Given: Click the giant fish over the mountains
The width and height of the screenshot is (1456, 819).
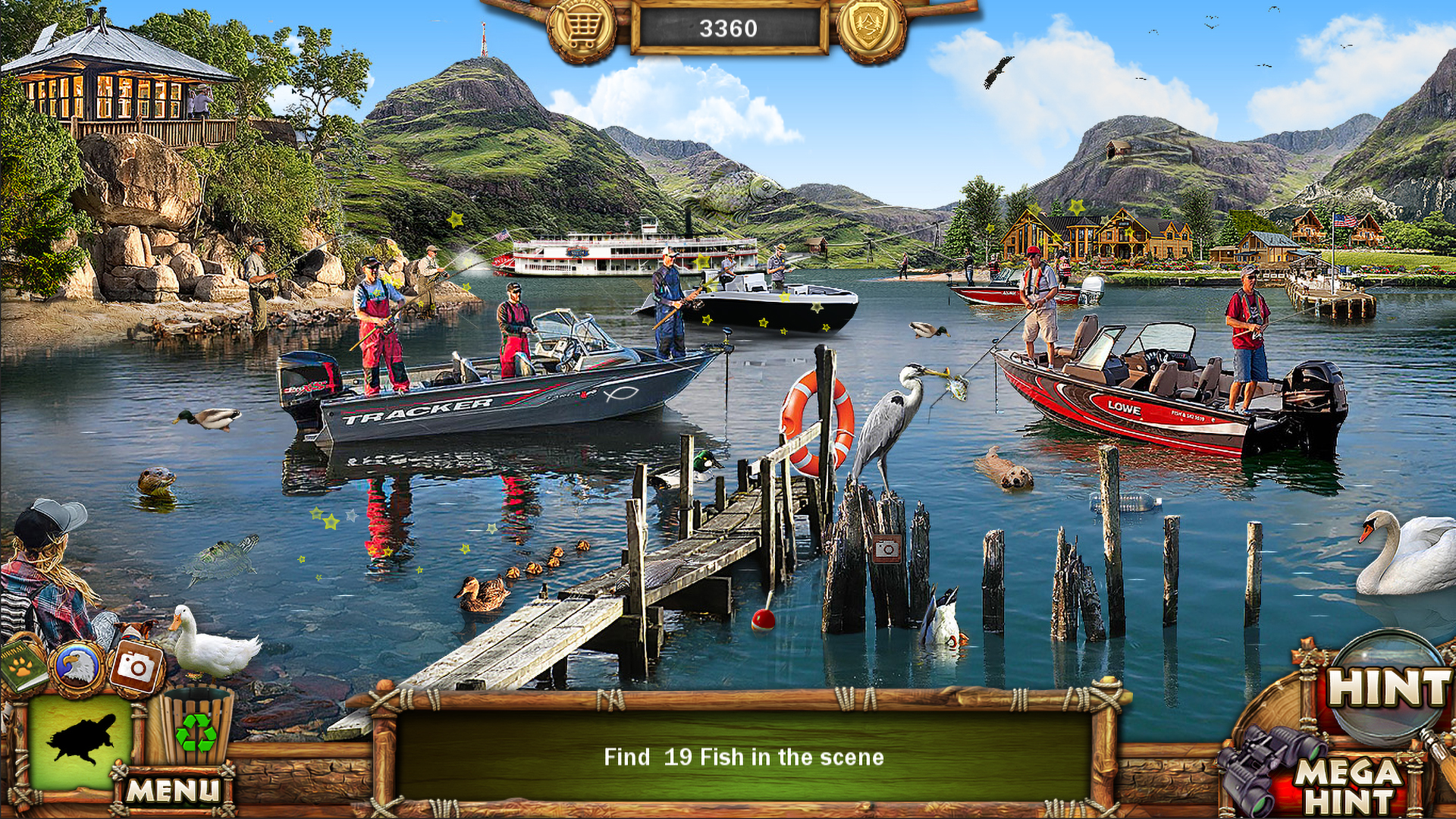Looking at the screenshot, I should [732, 191].
